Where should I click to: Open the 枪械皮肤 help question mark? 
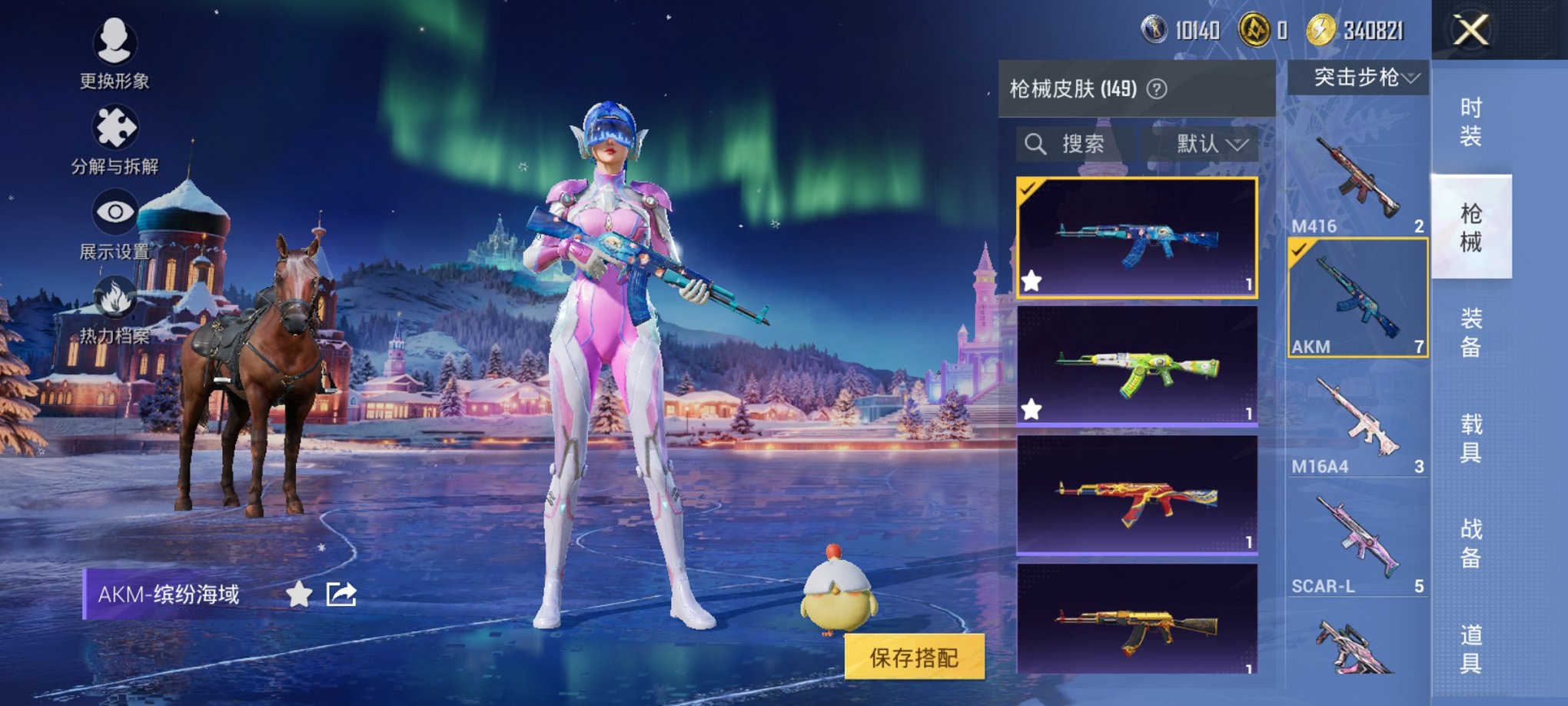pyautogui.click(x=1157, y=89)
